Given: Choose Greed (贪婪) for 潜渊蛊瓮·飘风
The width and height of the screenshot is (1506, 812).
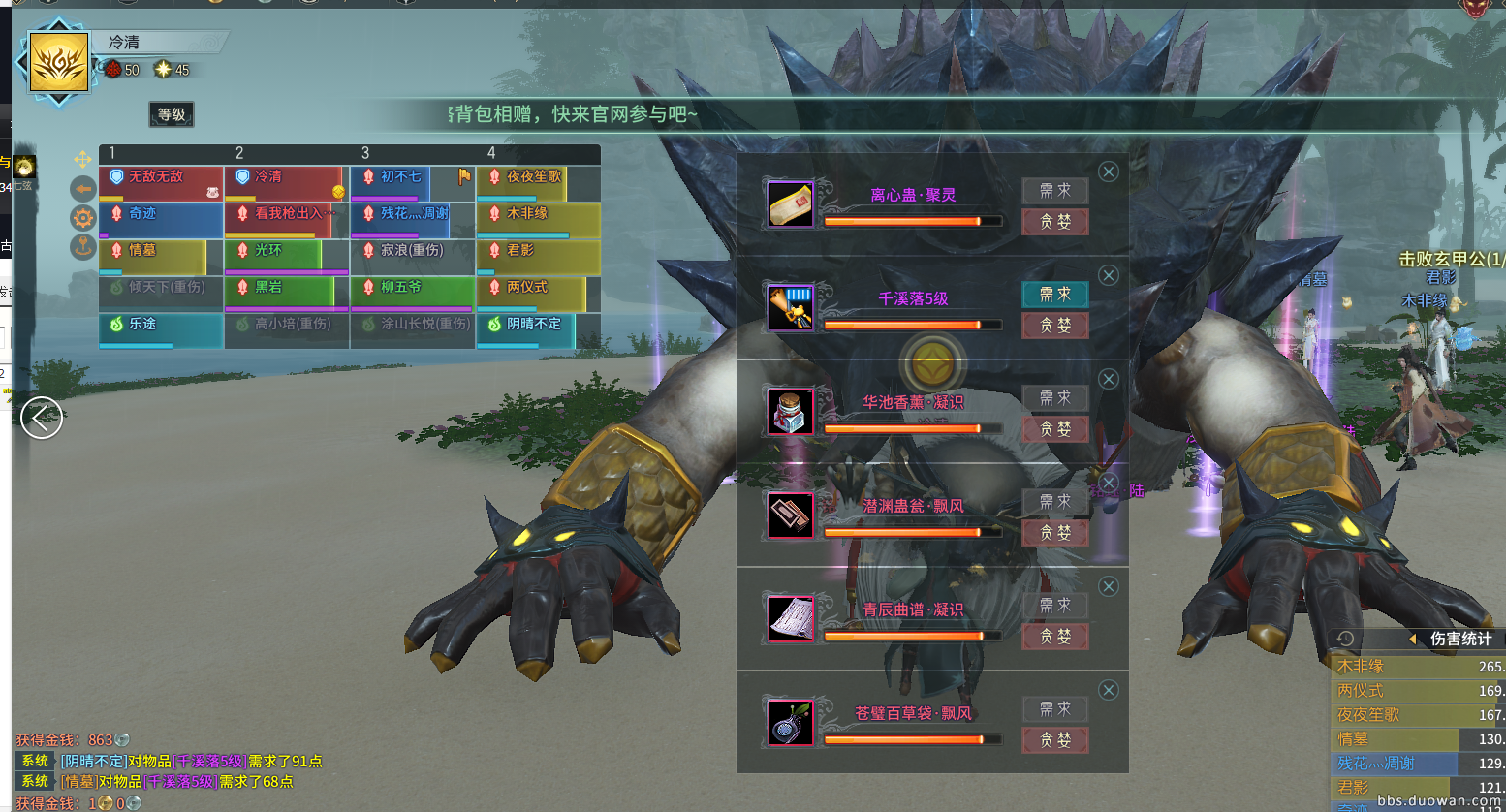Looking at the screenshot, I should 1054,533.
